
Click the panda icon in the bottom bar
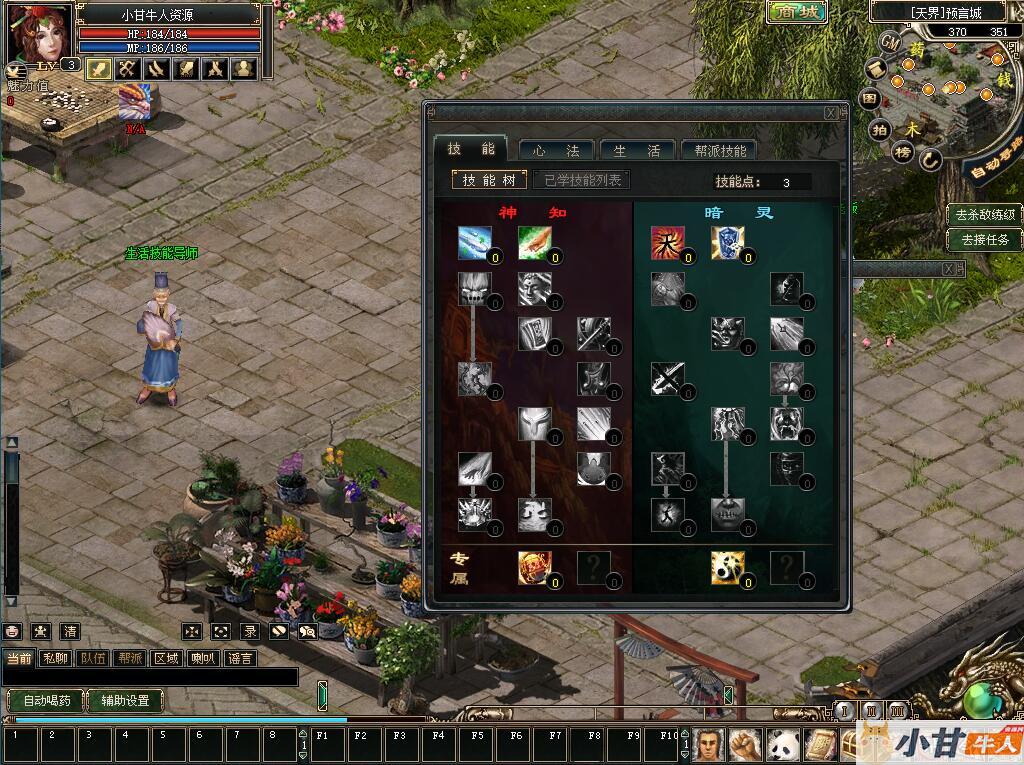point(782,744)
